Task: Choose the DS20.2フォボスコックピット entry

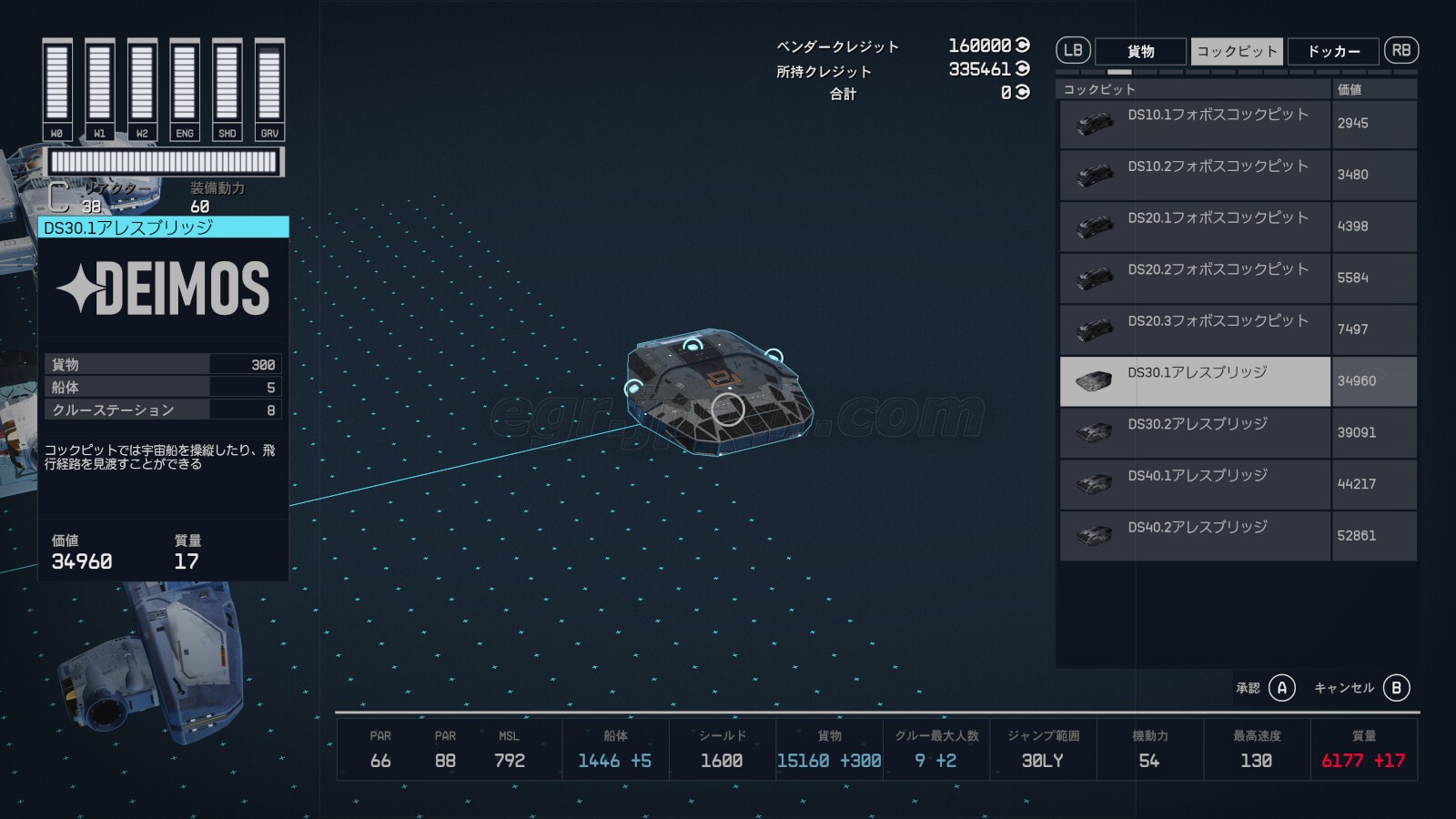Action: (x=1195, y=278)
